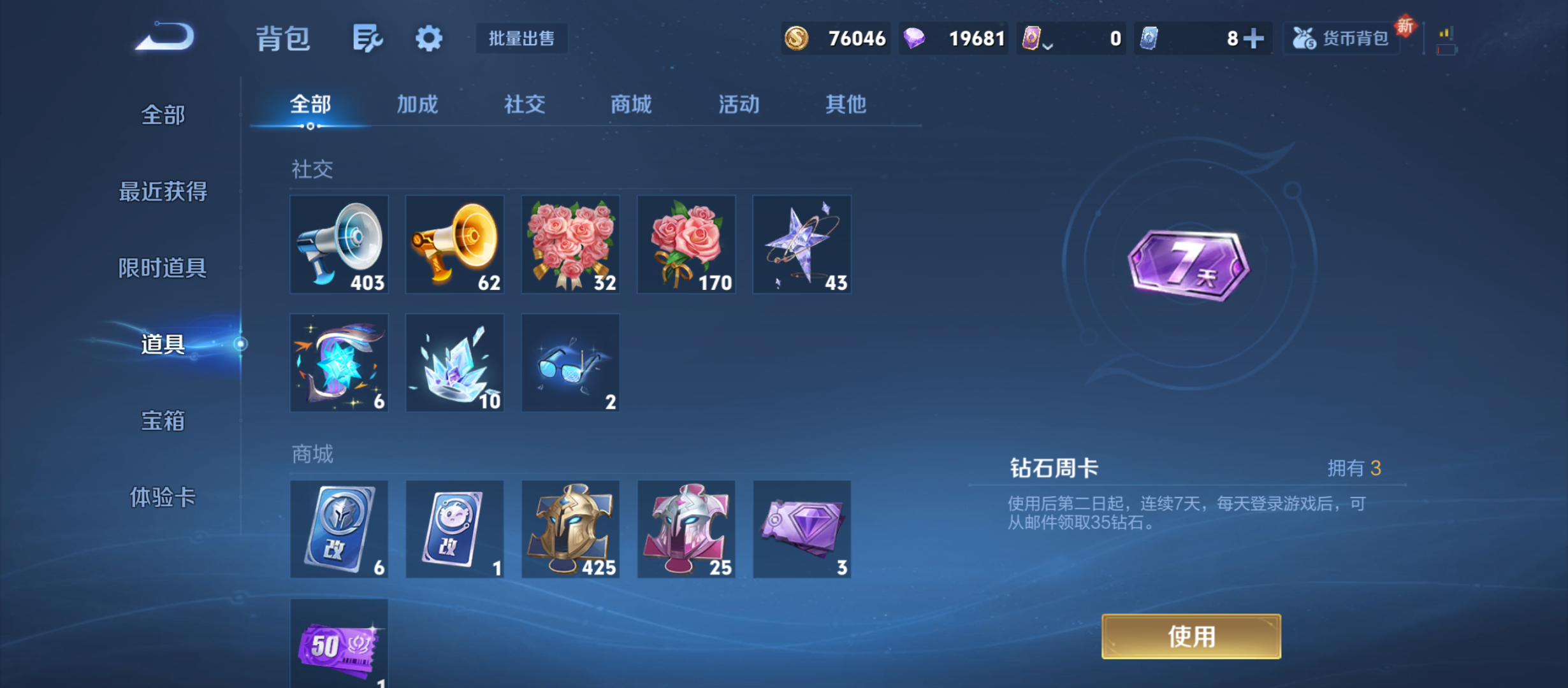
Task: Open the settings gear icon
Action: tap(429, 38)
